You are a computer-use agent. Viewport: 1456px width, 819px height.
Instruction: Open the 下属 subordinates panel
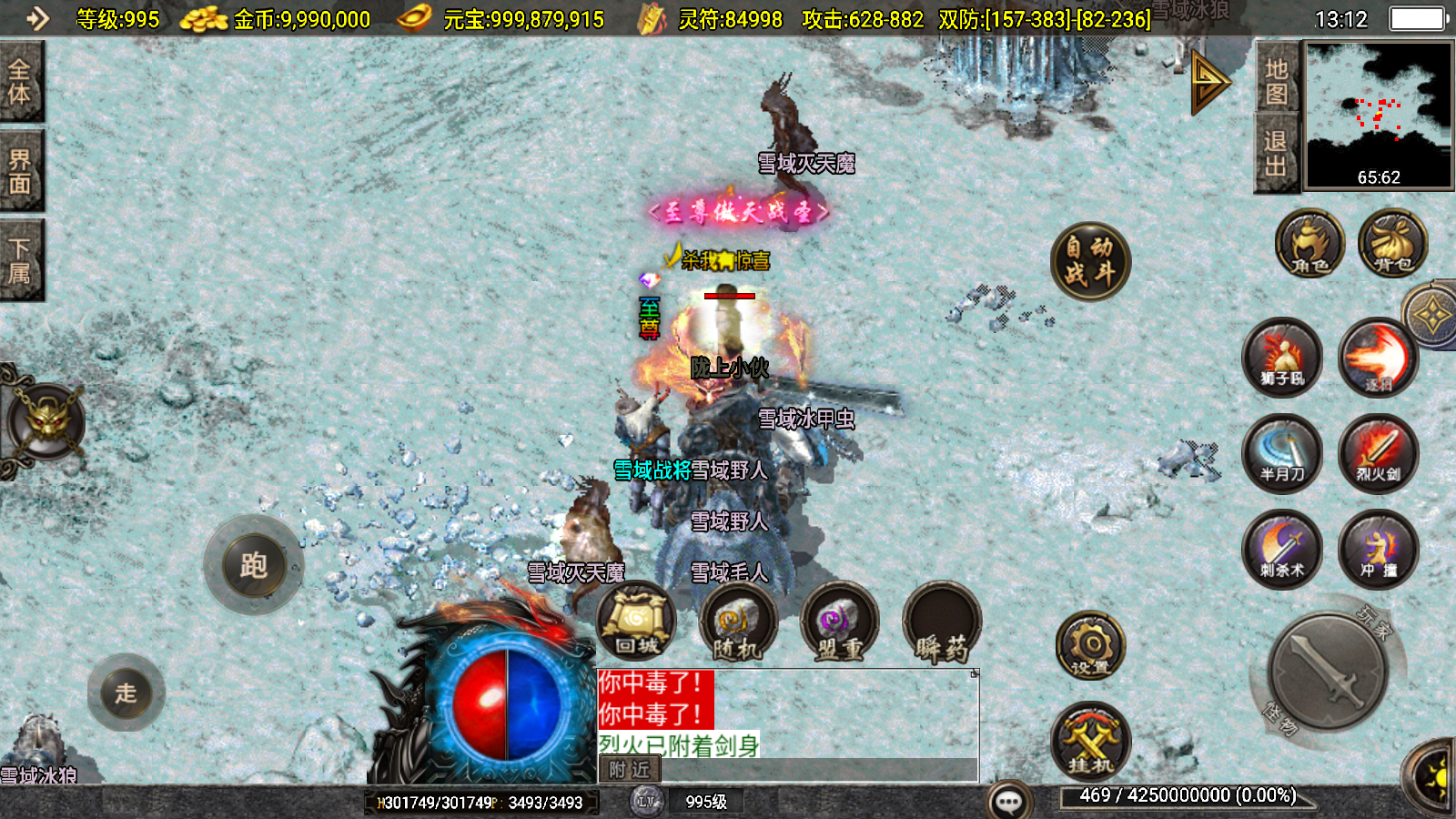[x=20, y=260]
